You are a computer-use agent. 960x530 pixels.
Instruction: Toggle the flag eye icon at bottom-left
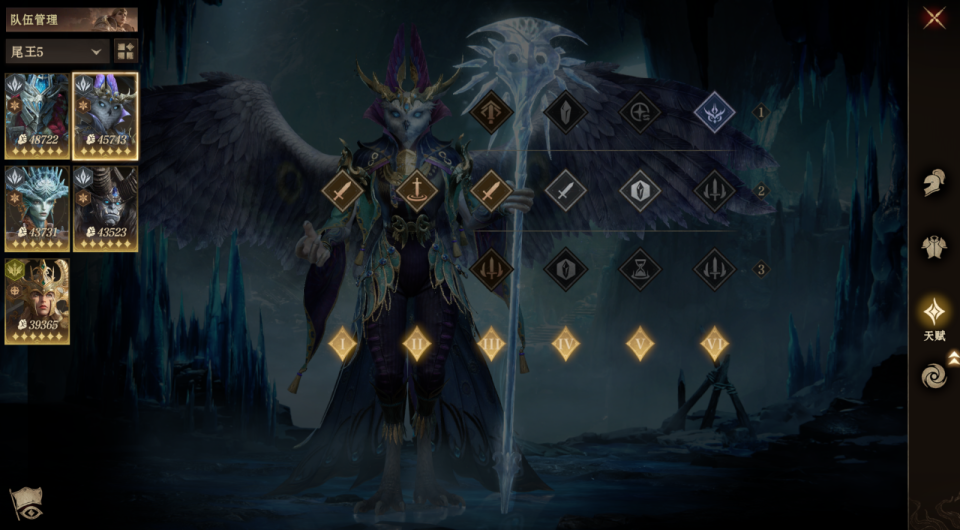pos(24,505)
